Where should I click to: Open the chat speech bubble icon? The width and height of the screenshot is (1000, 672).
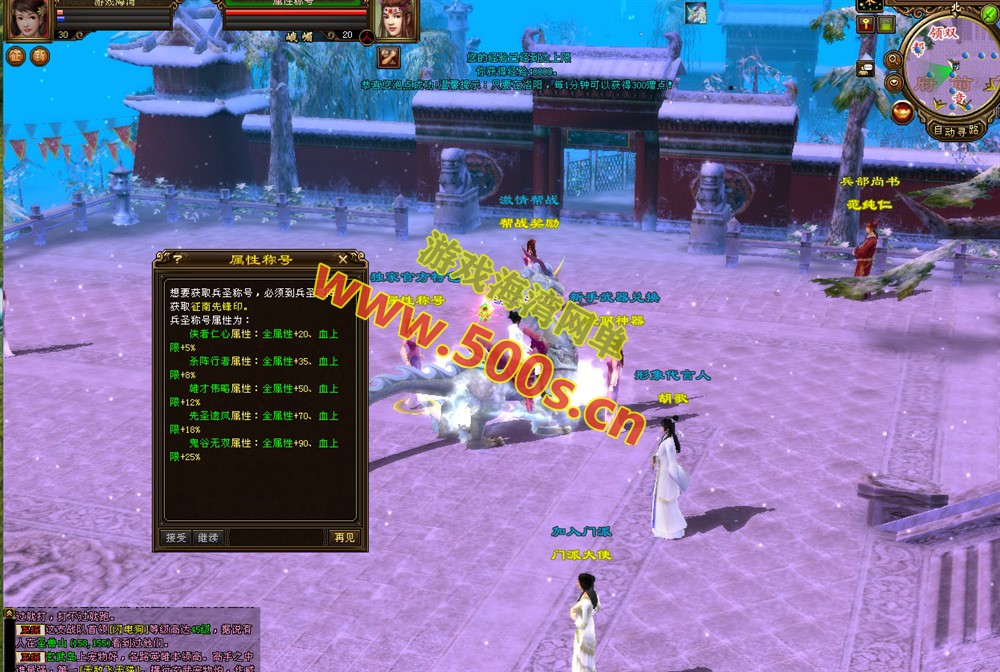click(x=866, y=68)
